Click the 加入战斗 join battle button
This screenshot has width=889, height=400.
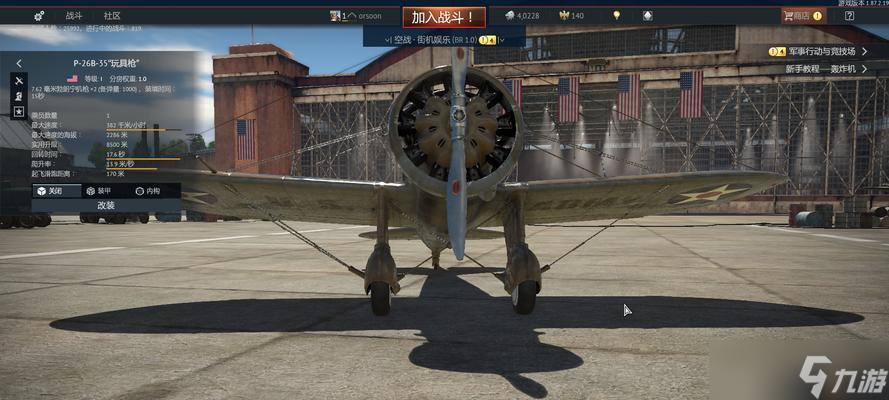pyautogui.click(x=444, y=17)
